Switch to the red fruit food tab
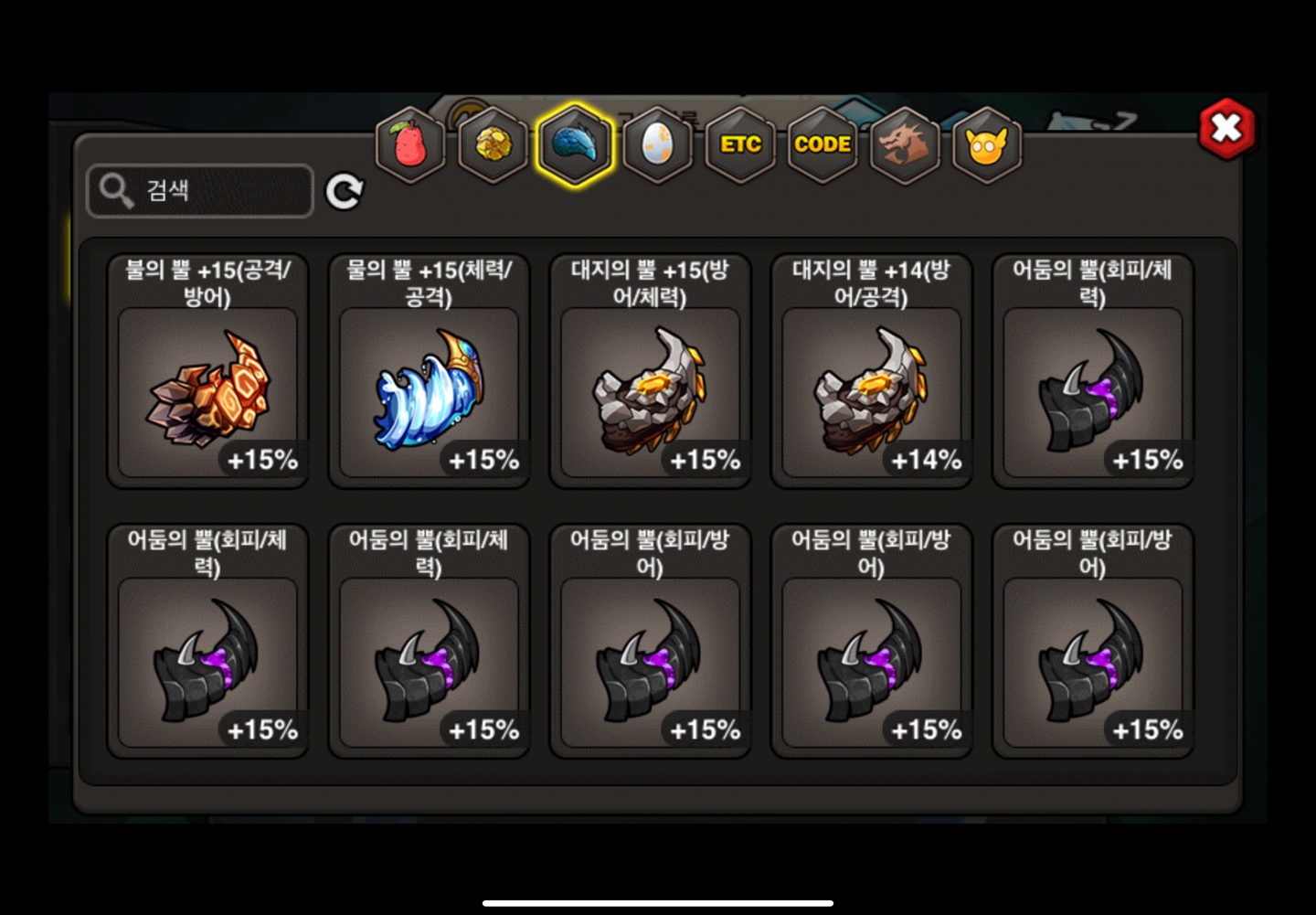1316x915 pixels. pos(410,144)
